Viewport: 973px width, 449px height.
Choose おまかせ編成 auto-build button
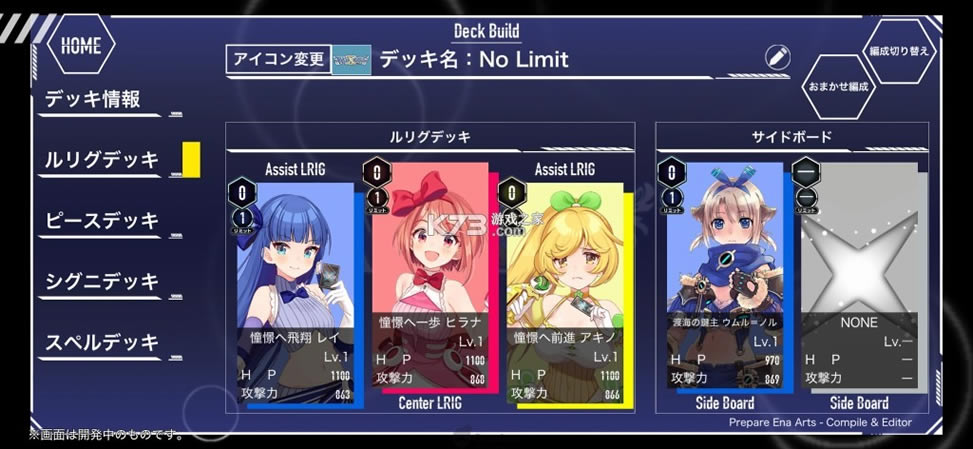pyautogui.click(x=838, y=86)
